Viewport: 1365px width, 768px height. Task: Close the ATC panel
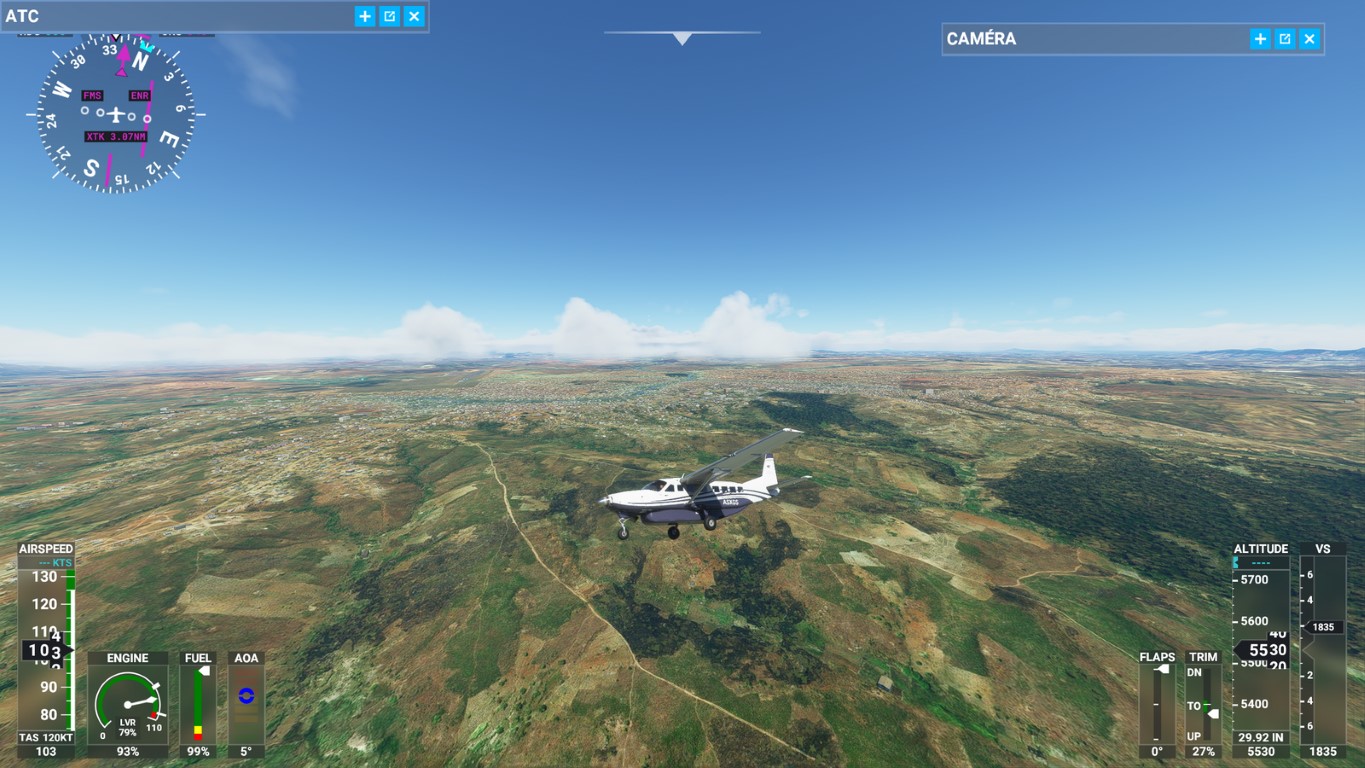point(414,16)
